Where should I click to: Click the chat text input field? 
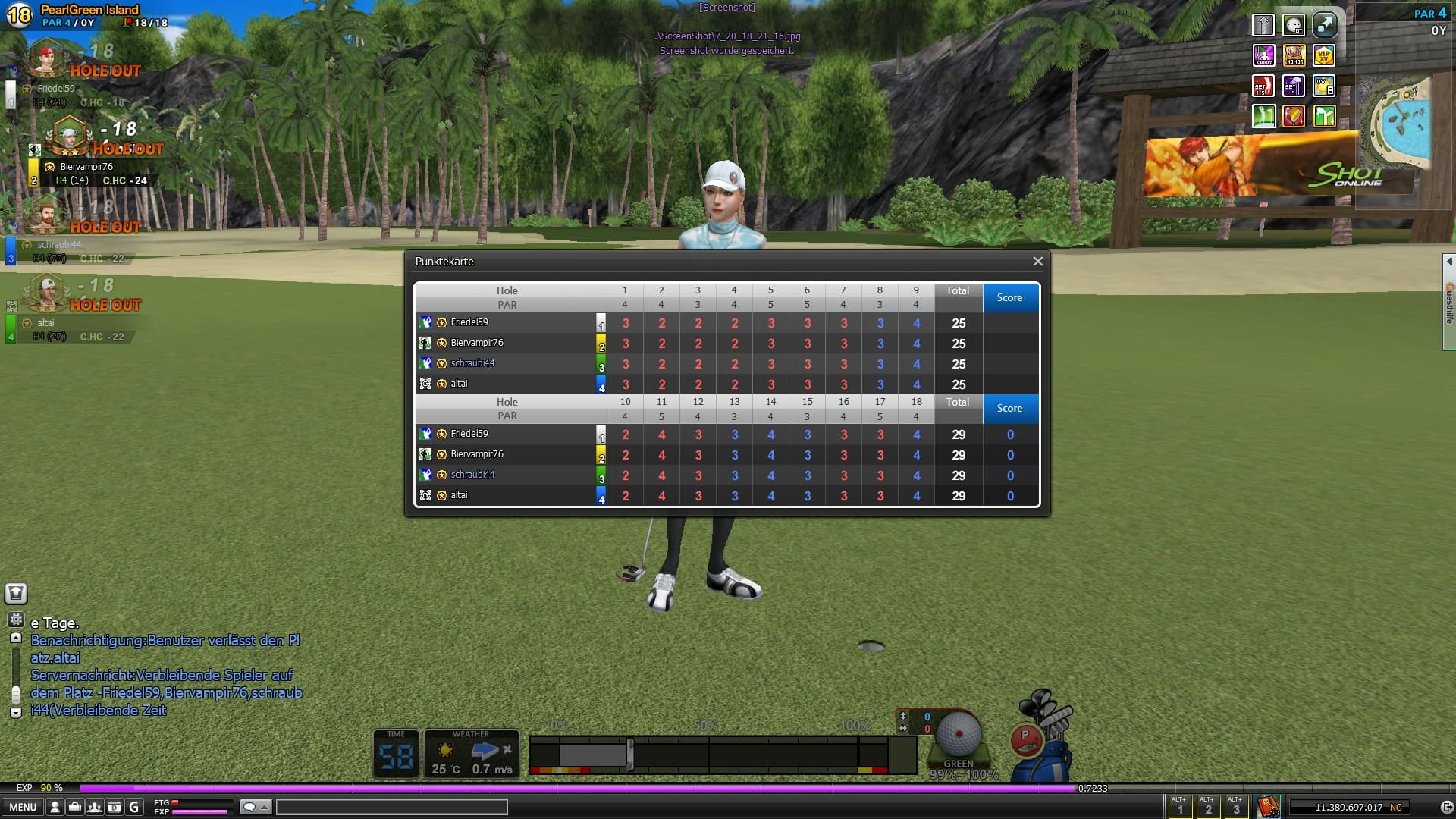click(391, 807)
